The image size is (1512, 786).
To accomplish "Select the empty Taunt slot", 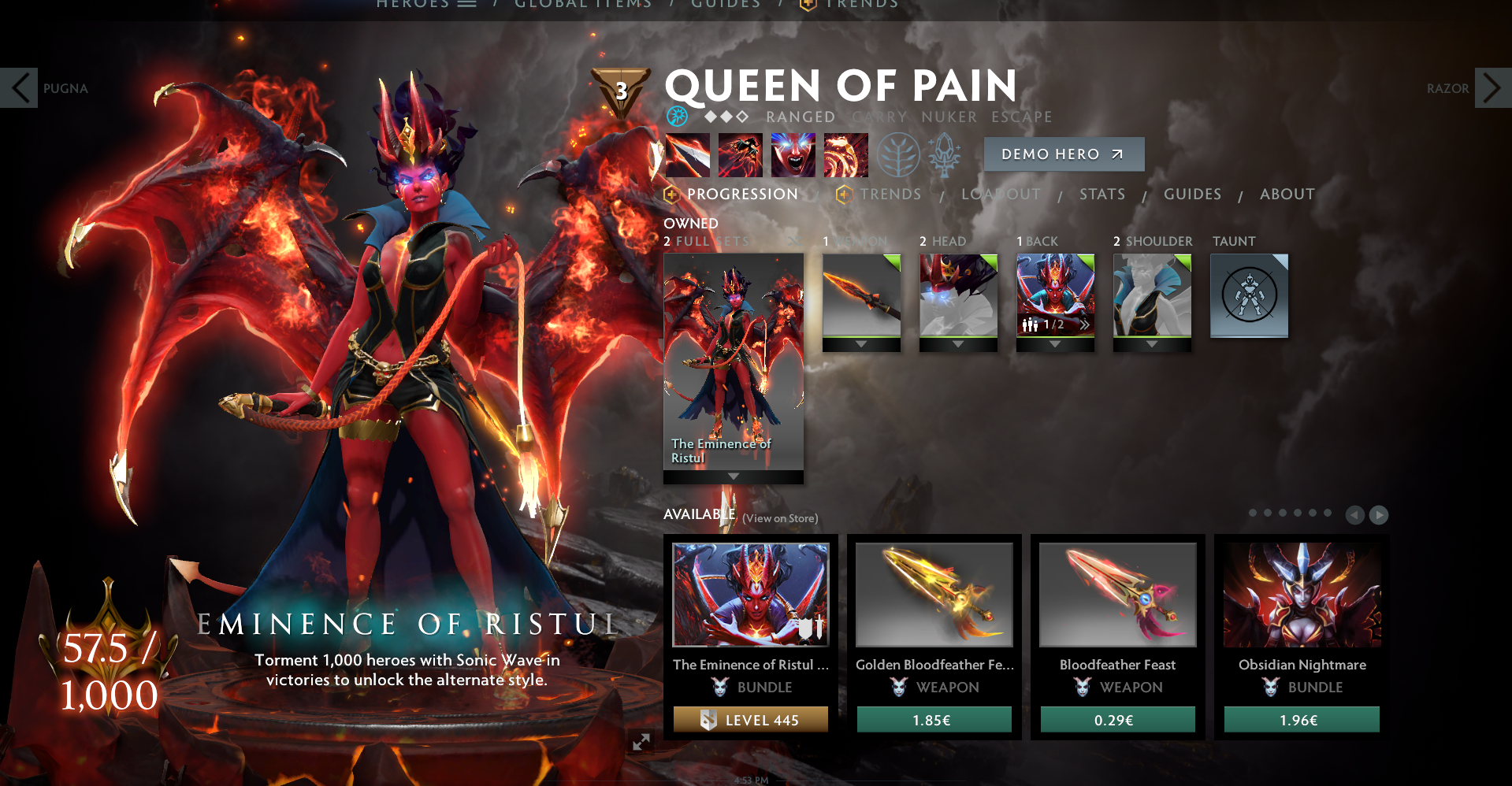I will (x=1249, y=295).
